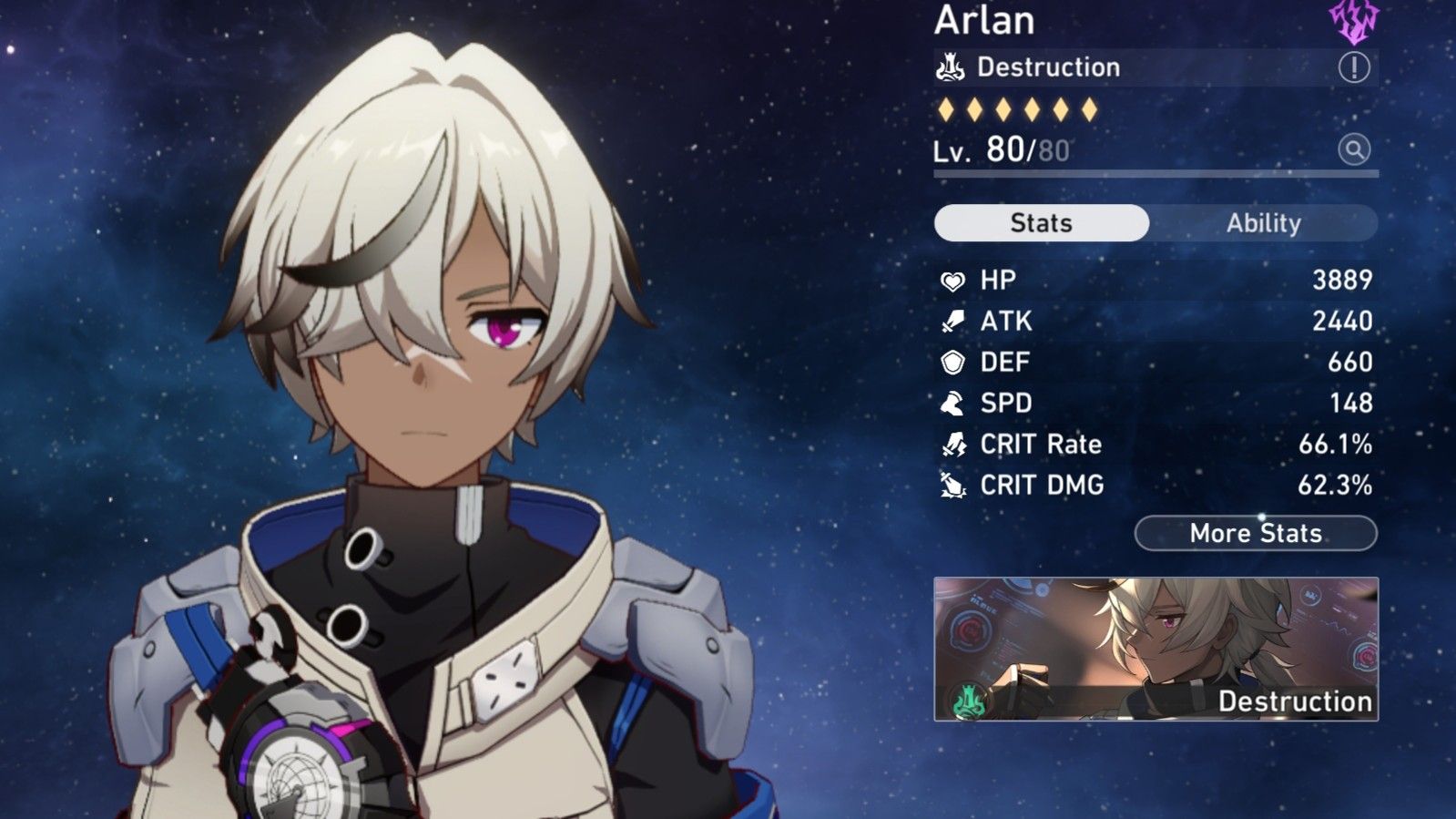Click Arlan's name at the top

click(x=984, y=21)
